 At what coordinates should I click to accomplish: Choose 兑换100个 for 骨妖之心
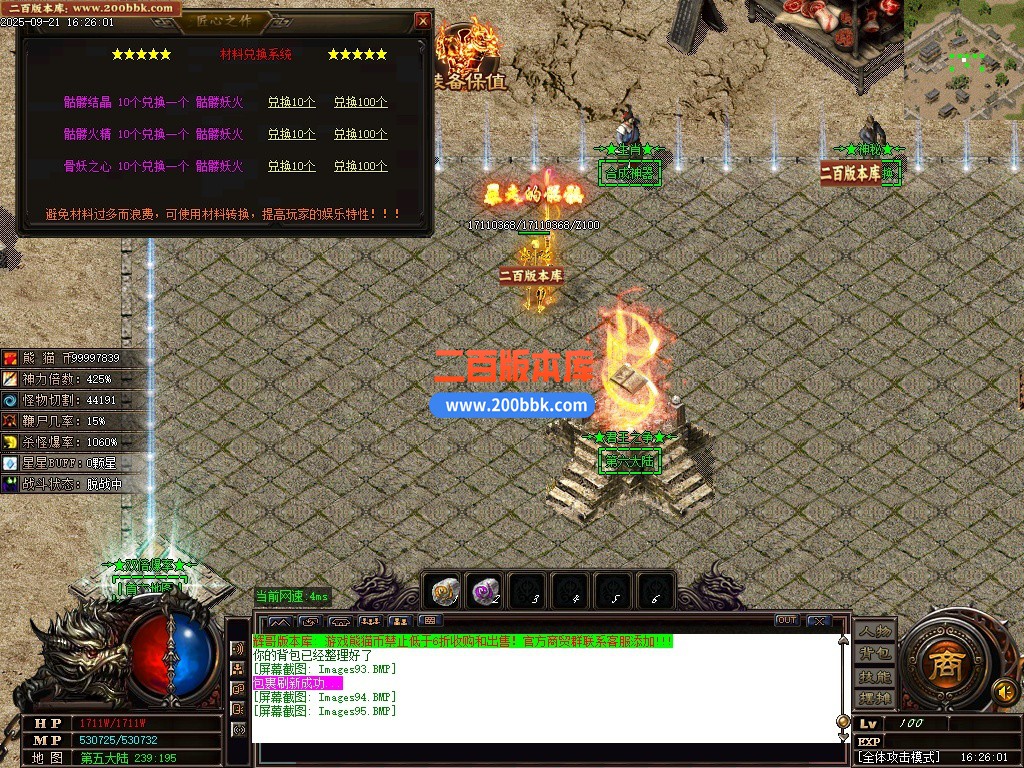360,166
